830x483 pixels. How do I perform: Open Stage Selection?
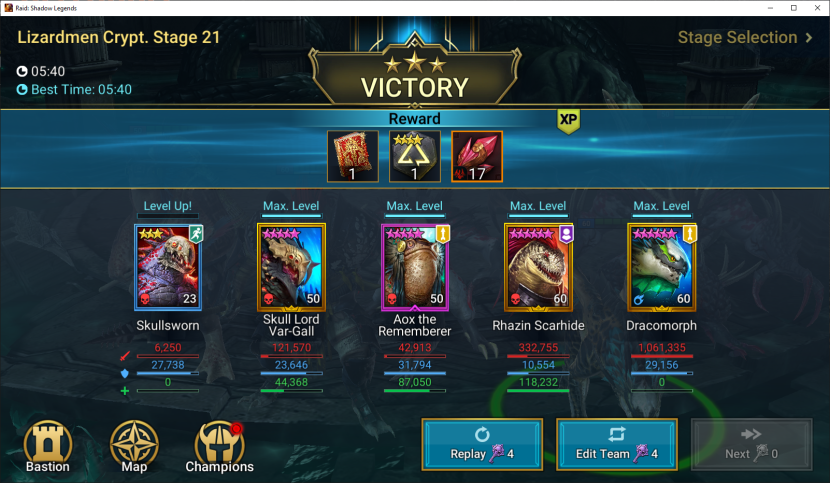pos(744,38)
